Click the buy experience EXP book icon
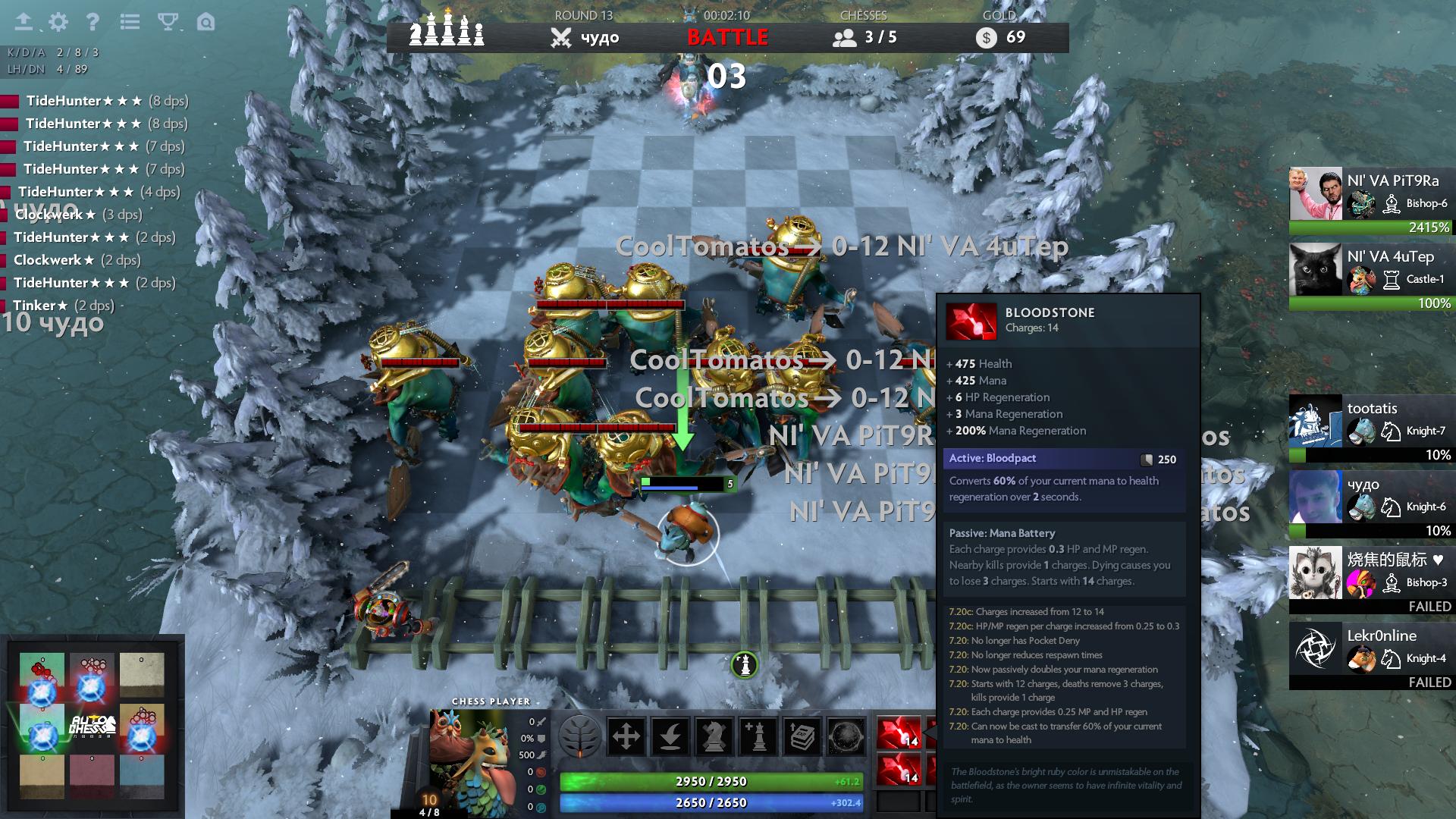 [x=800, y=734]
